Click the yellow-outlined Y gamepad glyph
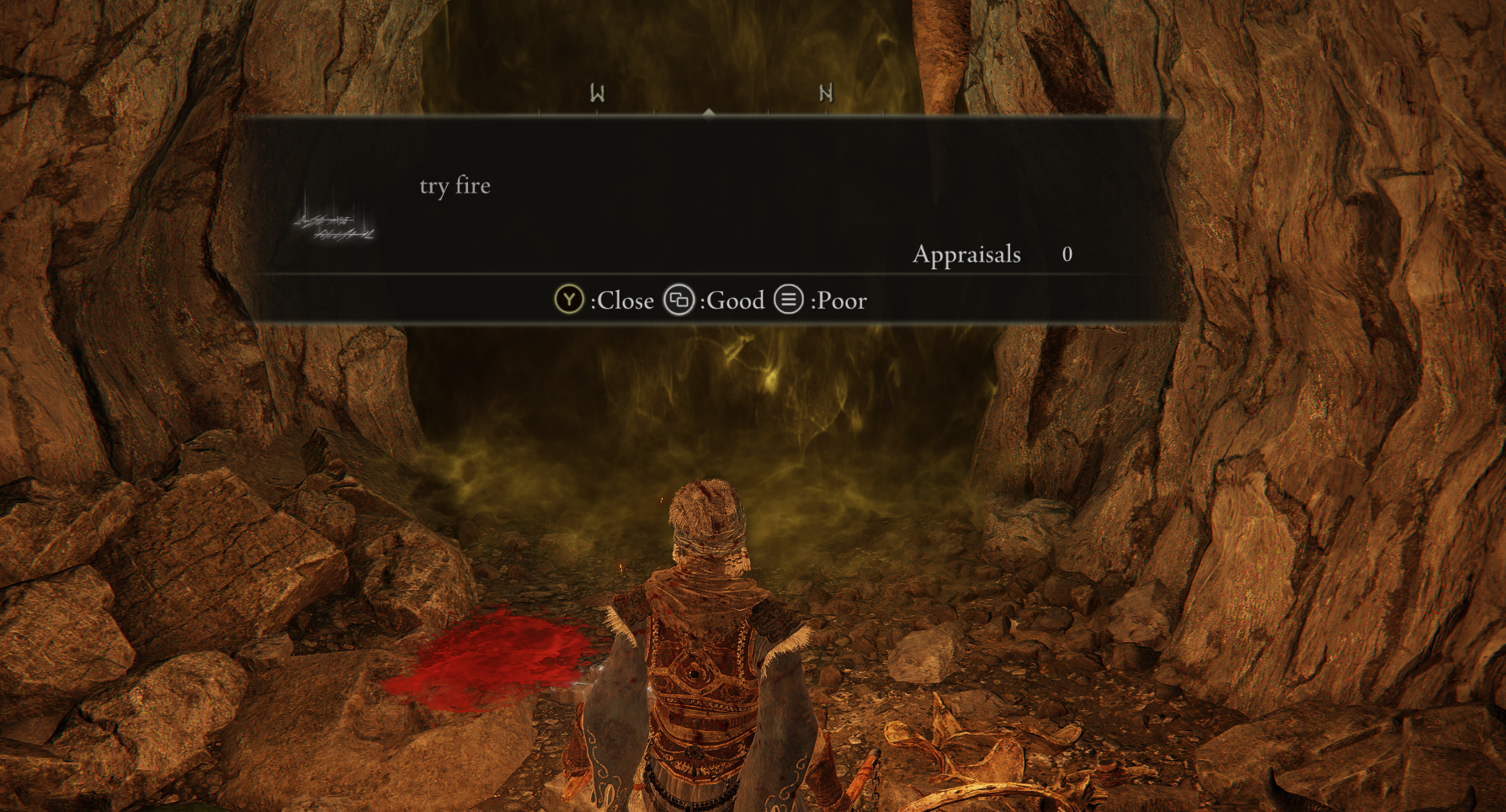This screenshot has width=1506, height=812. 569,300
